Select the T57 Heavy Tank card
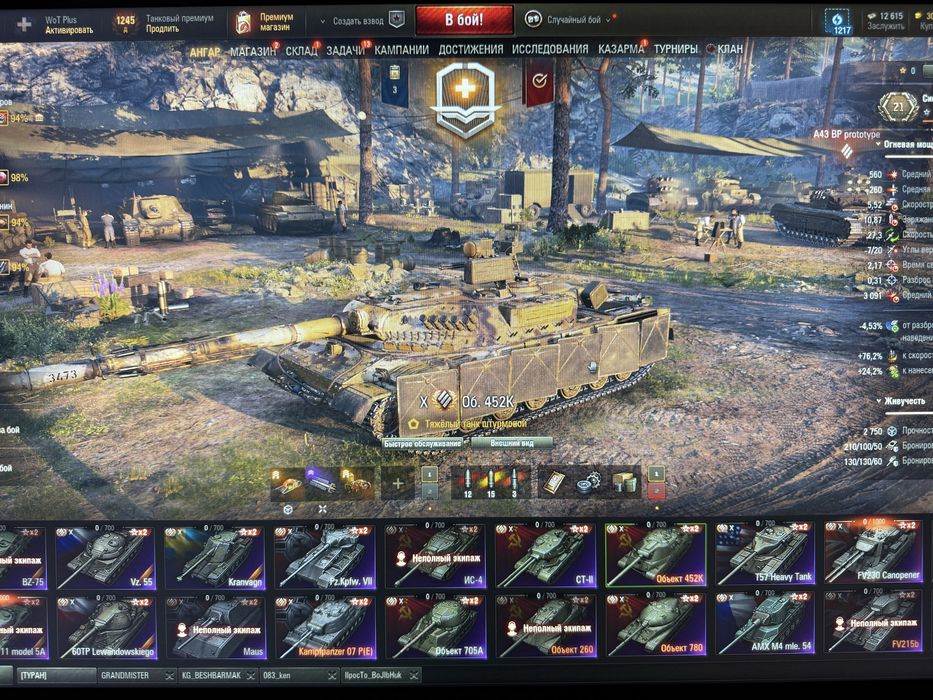933x700 pixels. coord(765,556)
